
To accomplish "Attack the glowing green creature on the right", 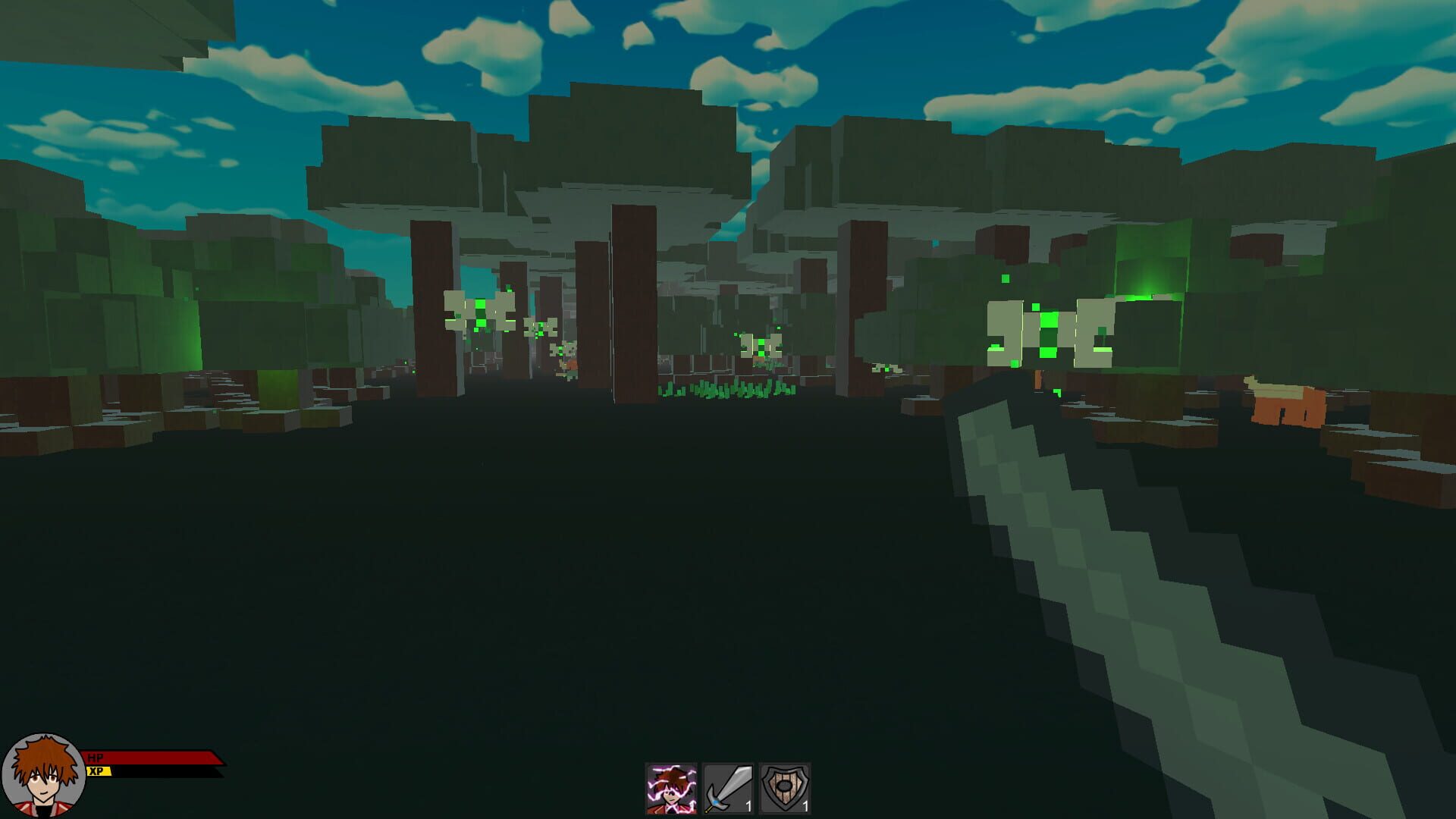I will (1050, 330).
